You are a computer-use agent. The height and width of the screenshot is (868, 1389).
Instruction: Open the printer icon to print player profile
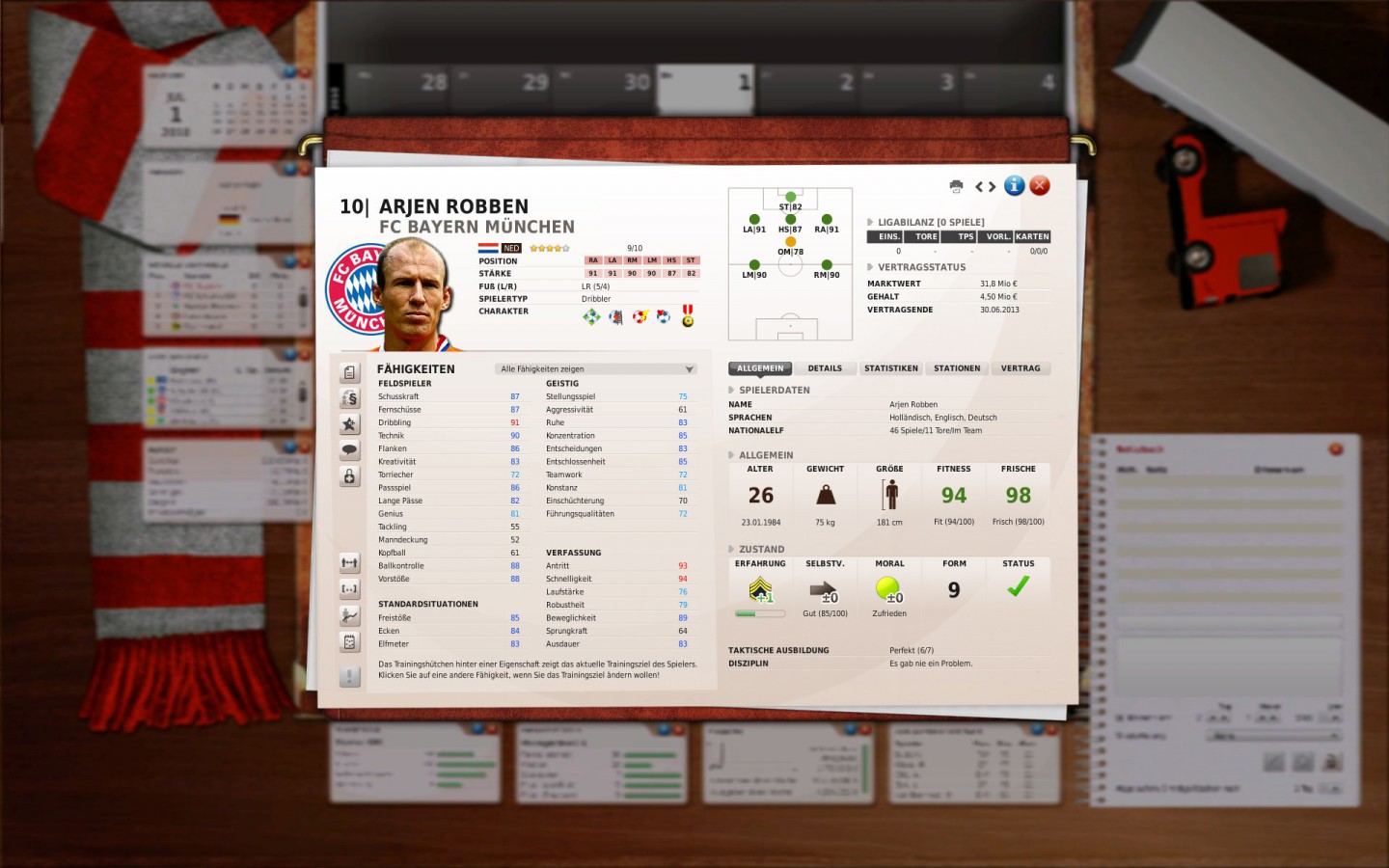[956, 186]
